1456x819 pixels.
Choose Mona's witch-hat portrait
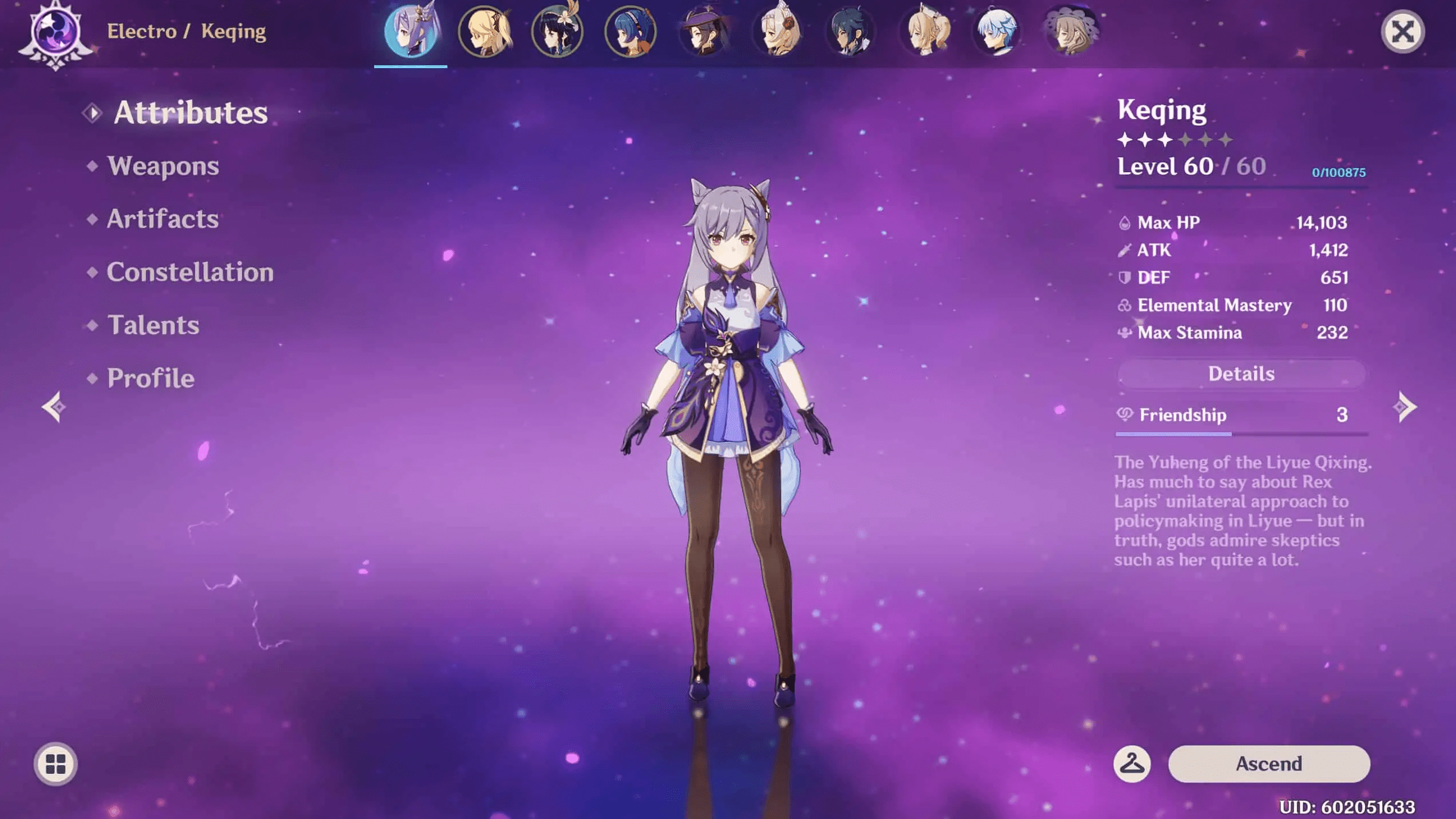pyautogui.click(x=704, y=31)
